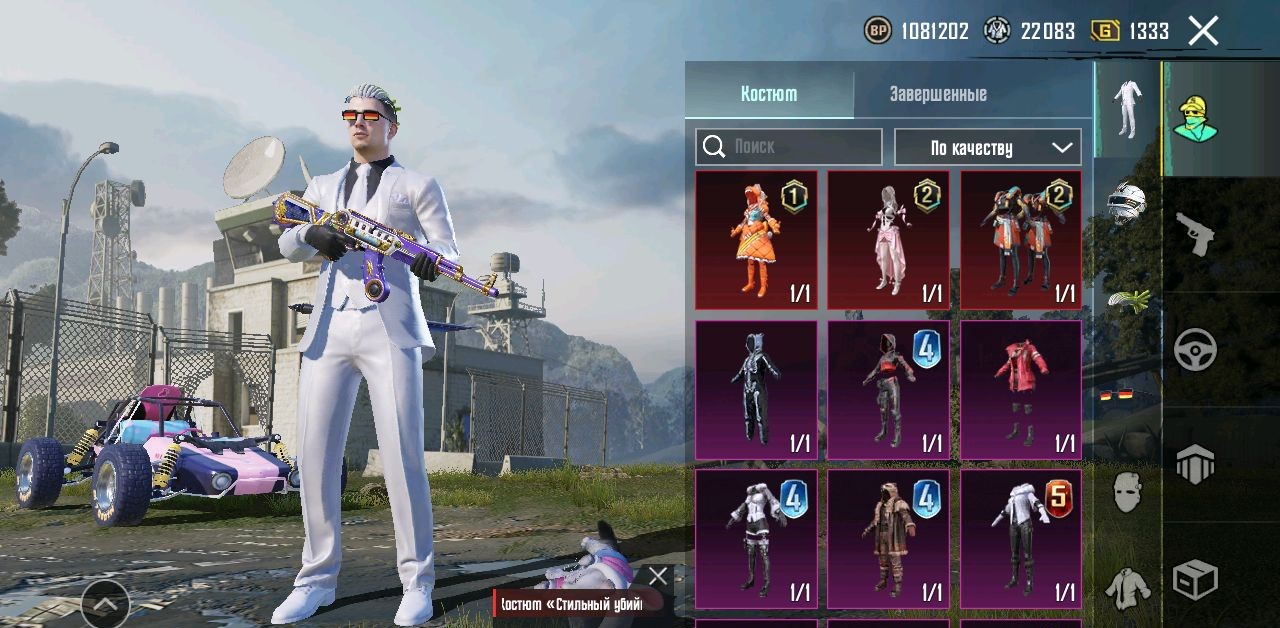This screenshot has height=628, width=1280.
Task: Switch to the Костюм tab
Action: click(x=769, y=94)
